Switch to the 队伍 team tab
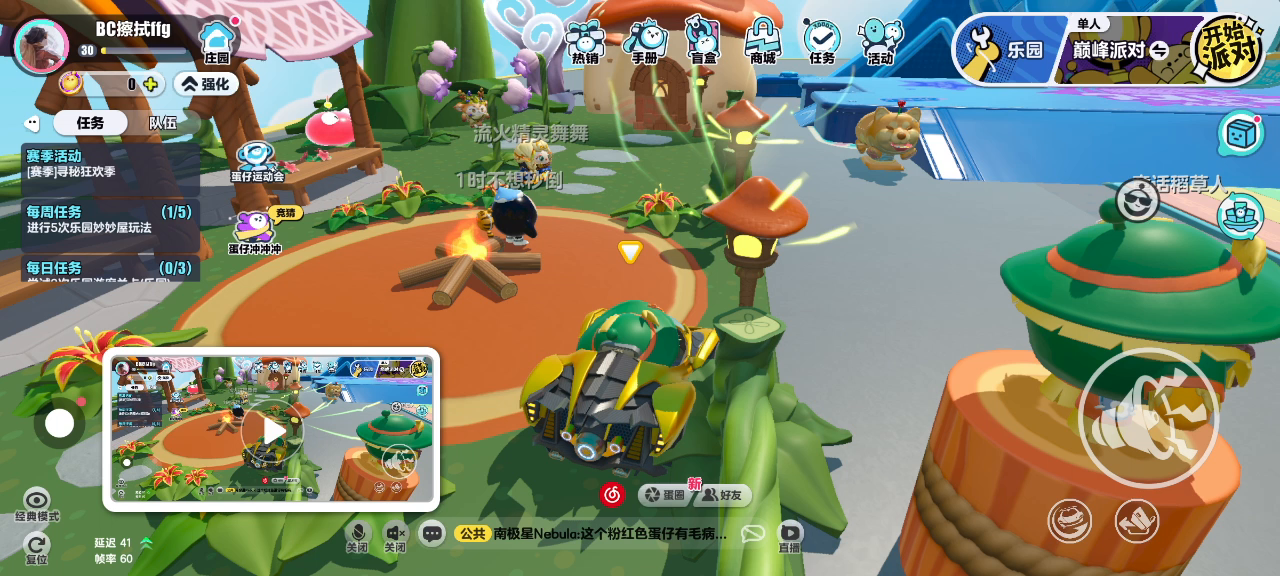Image resolution: width=1280 pixels, height=576 pixels. [163, 122]
